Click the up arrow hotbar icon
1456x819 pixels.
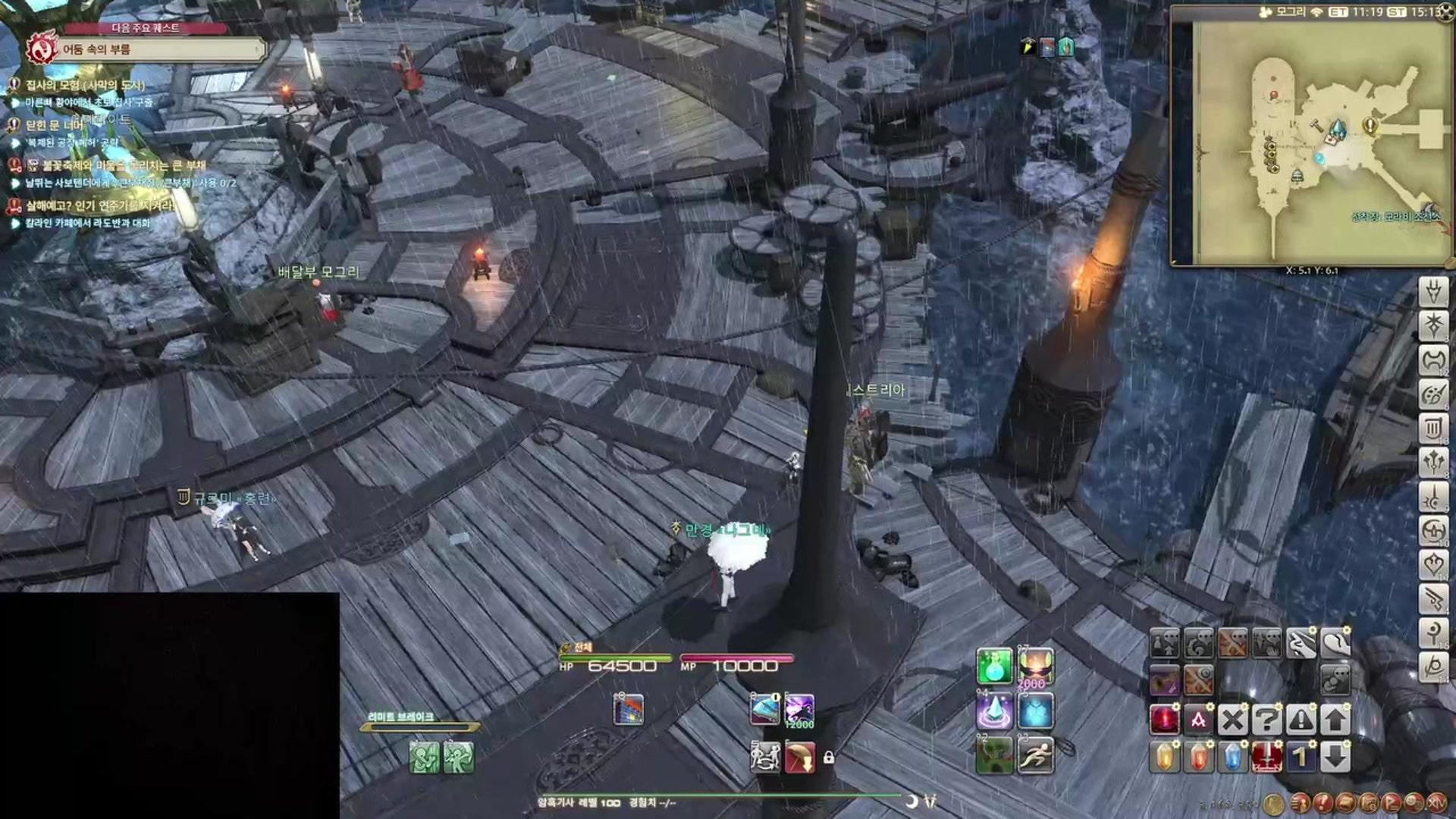pyautogui.click(x=1335, y=719)
